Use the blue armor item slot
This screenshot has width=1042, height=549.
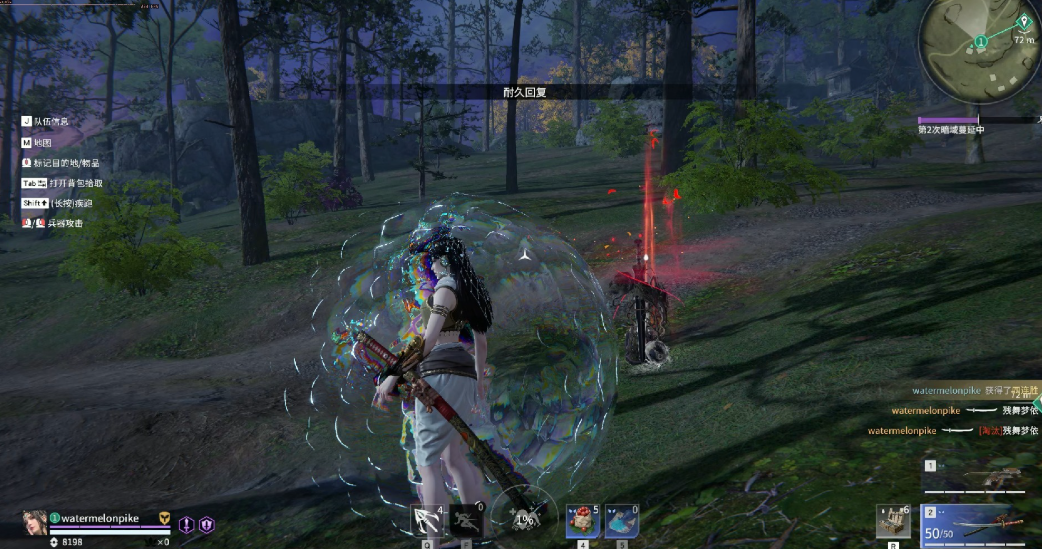click(621, 520)
